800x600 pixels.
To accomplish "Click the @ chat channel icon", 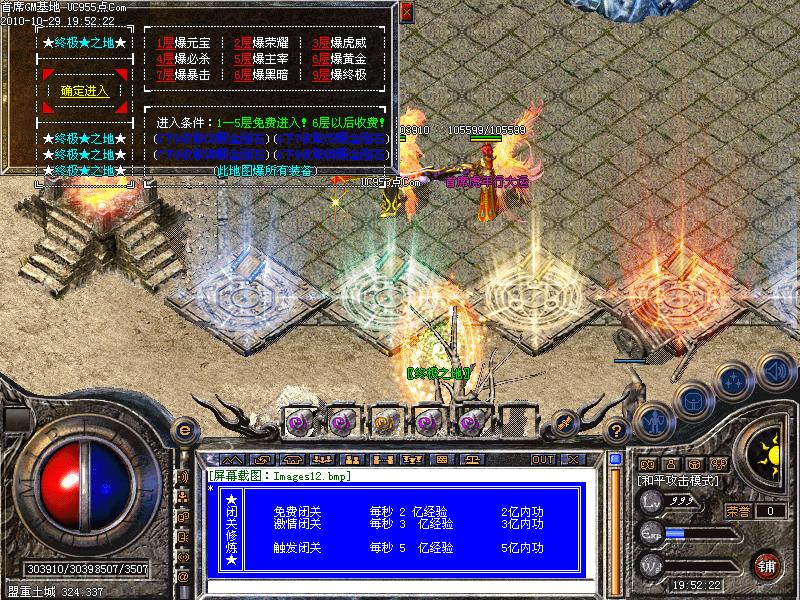I will (x=183, y=577).
